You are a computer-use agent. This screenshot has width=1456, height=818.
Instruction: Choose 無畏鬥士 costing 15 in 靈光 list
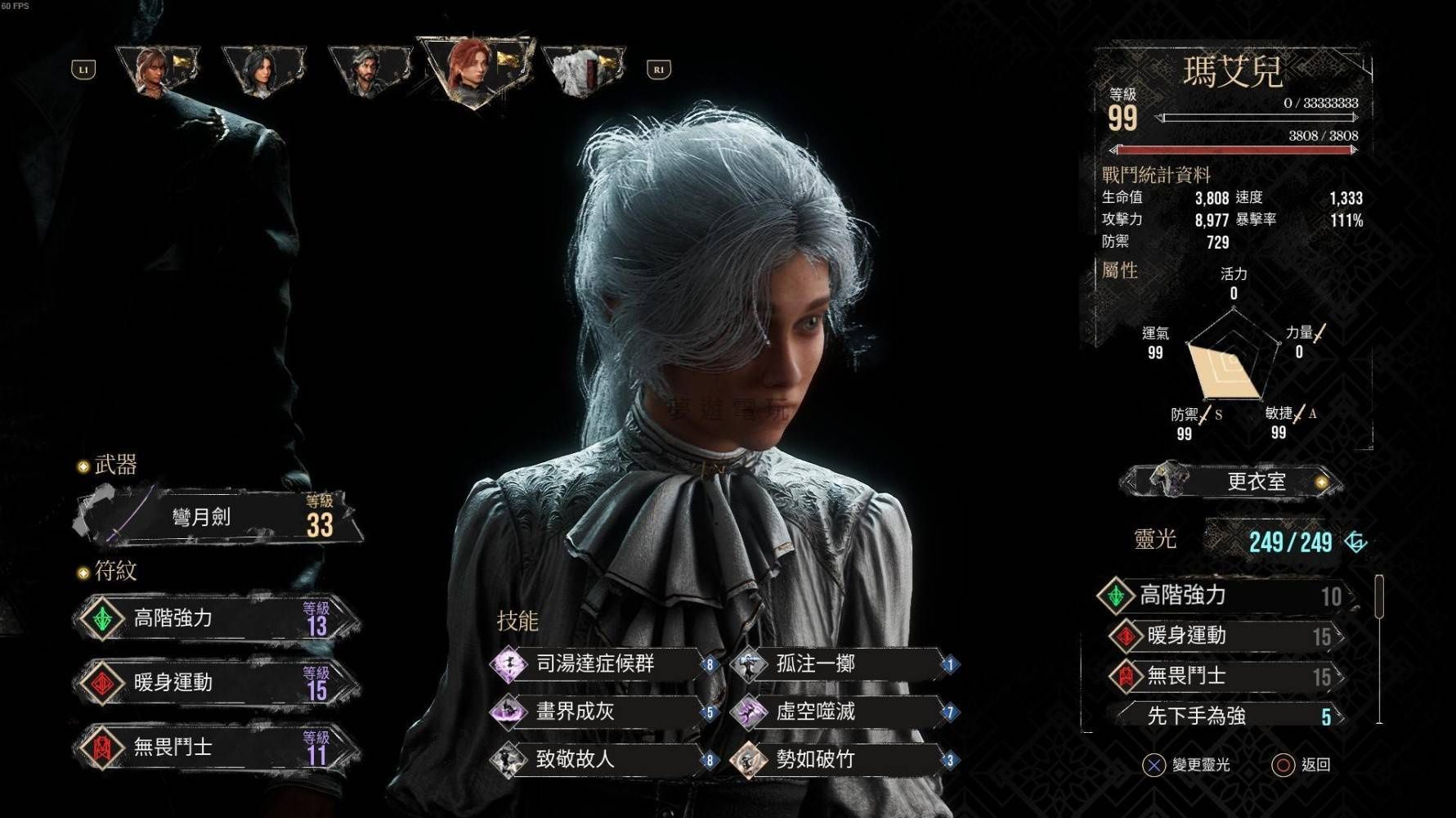click(x=1226, y=676)
